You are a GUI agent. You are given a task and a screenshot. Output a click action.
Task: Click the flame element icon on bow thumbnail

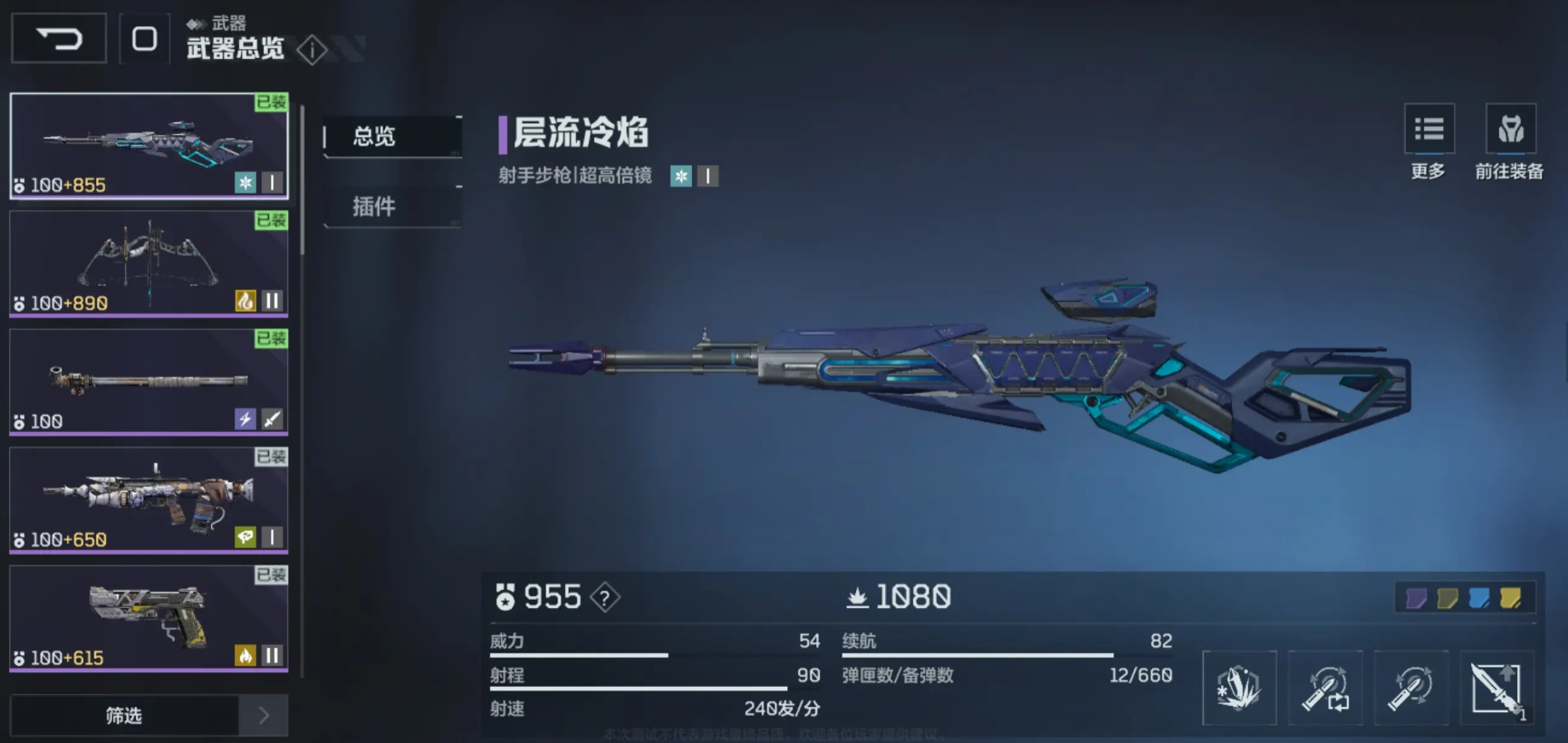pyautogui.click(x=244, y=300)
